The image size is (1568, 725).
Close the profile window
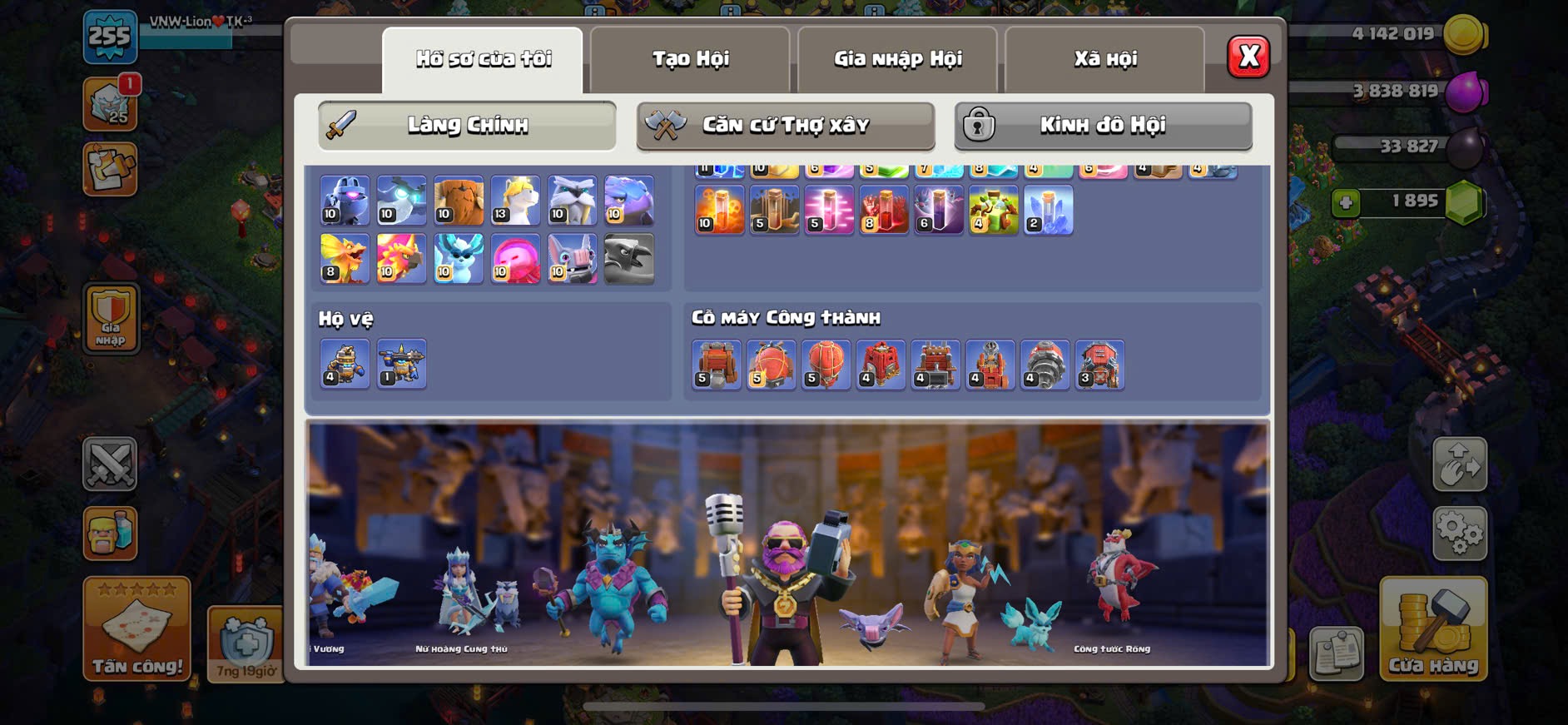pos(1248,57)
